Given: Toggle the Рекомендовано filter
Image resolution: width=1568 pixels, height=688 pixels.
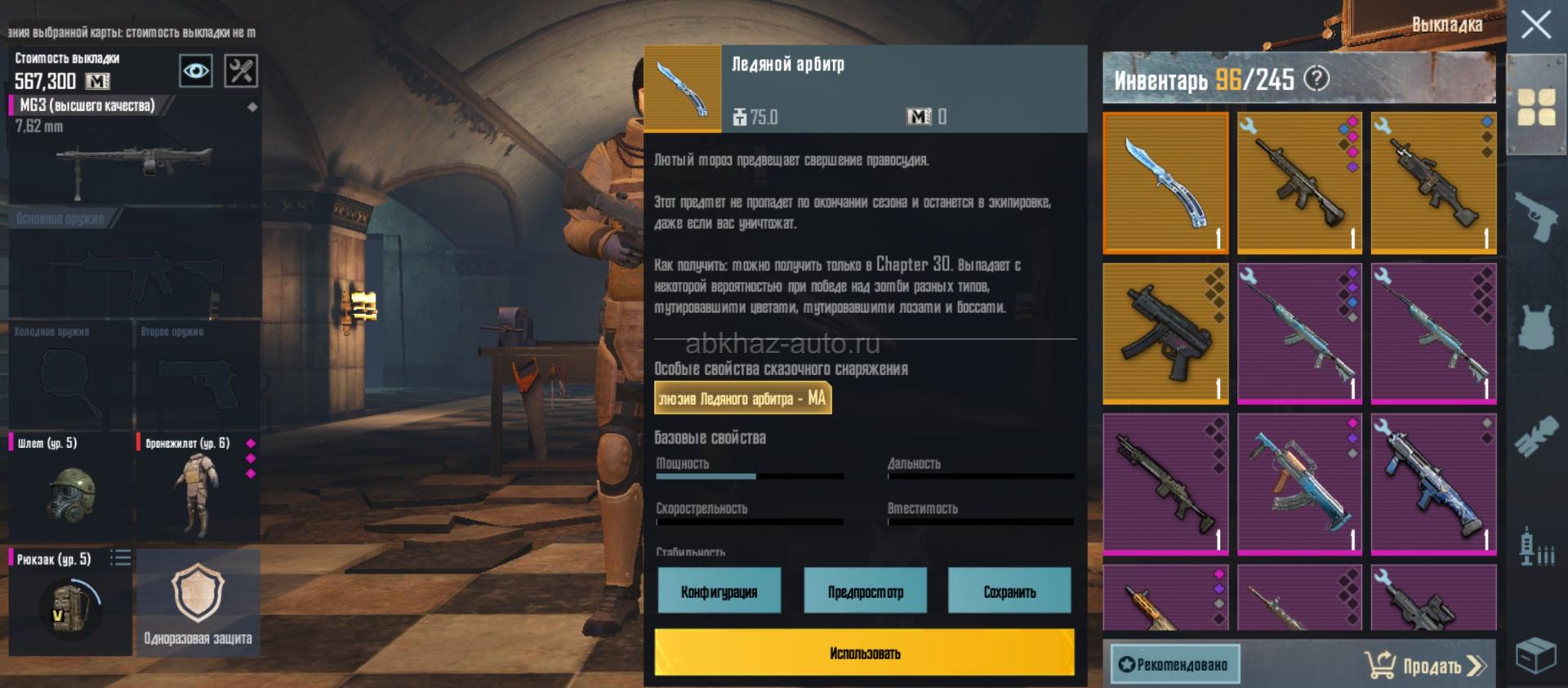Looking at the screenshot, I should click(x=1174, y=664).
